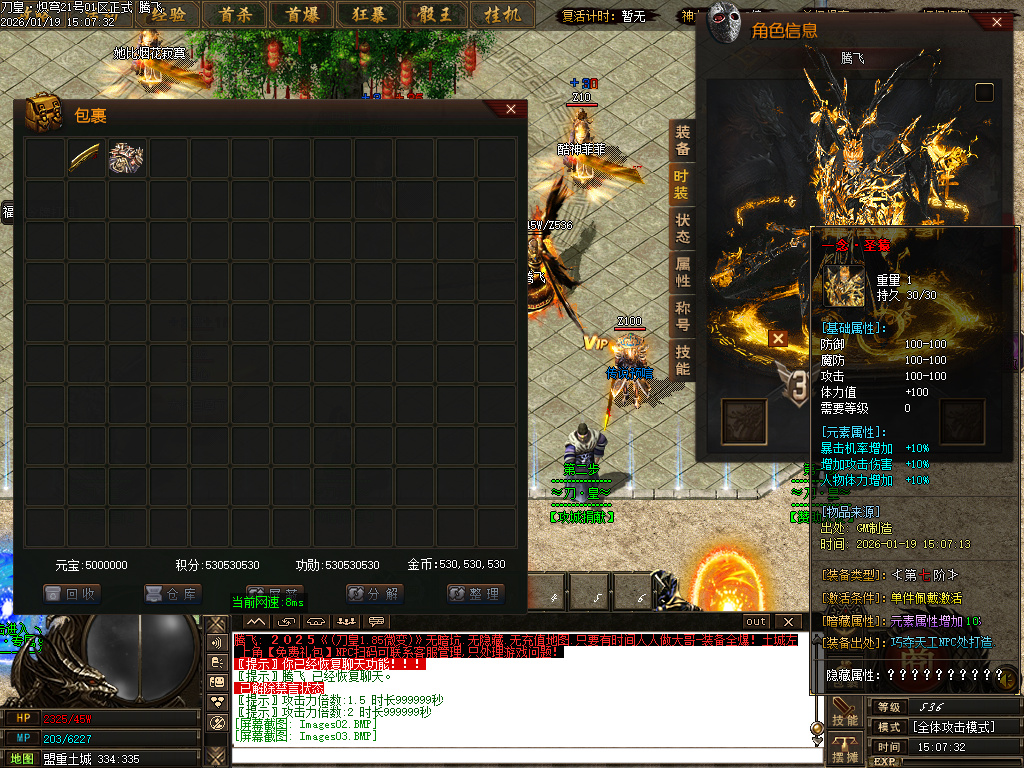Switch to the 装备 equipment tab

click(683, 140)
